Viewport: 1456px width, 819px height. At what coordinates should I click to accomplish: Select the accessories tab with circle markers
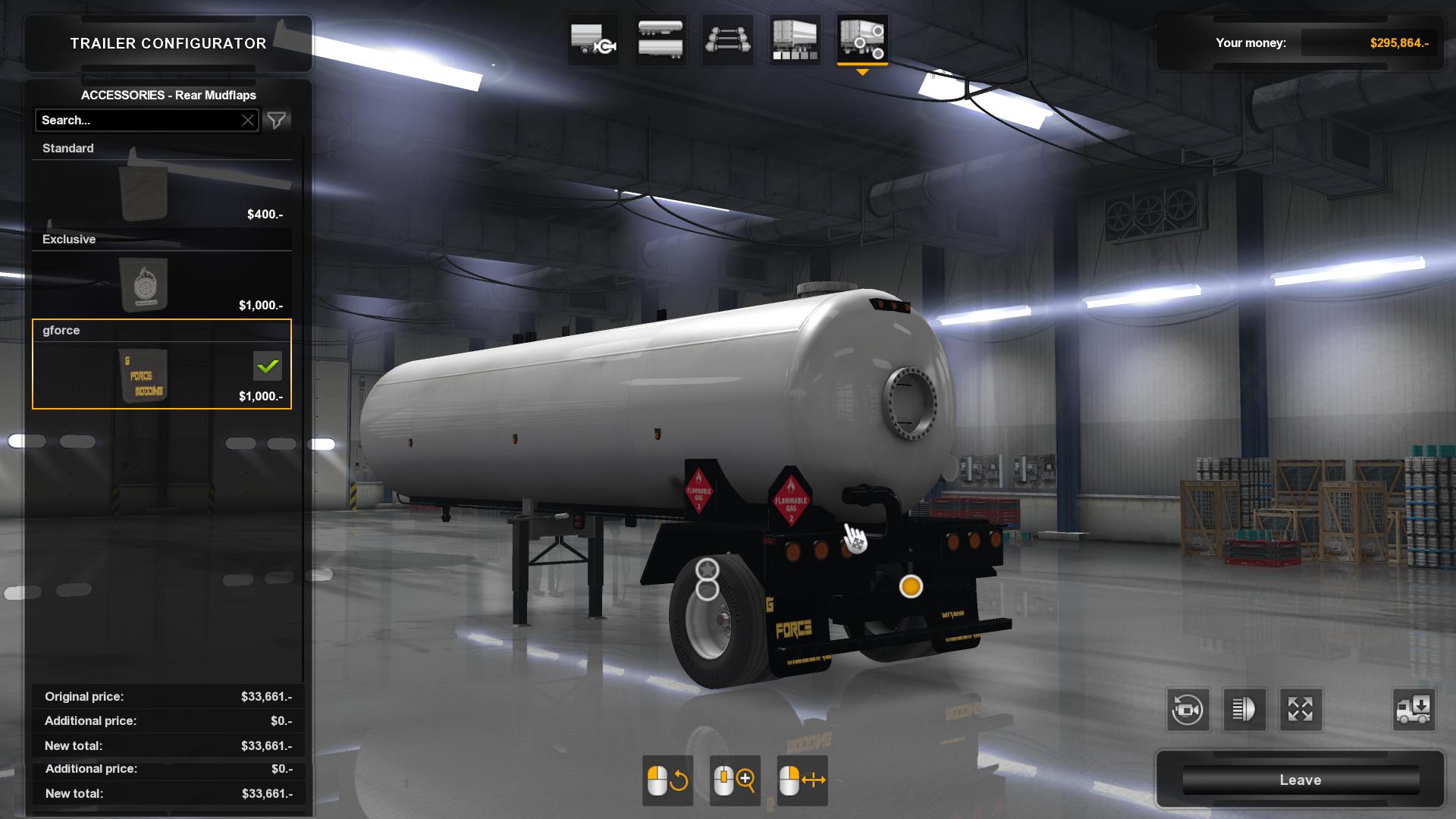[861, 39]
